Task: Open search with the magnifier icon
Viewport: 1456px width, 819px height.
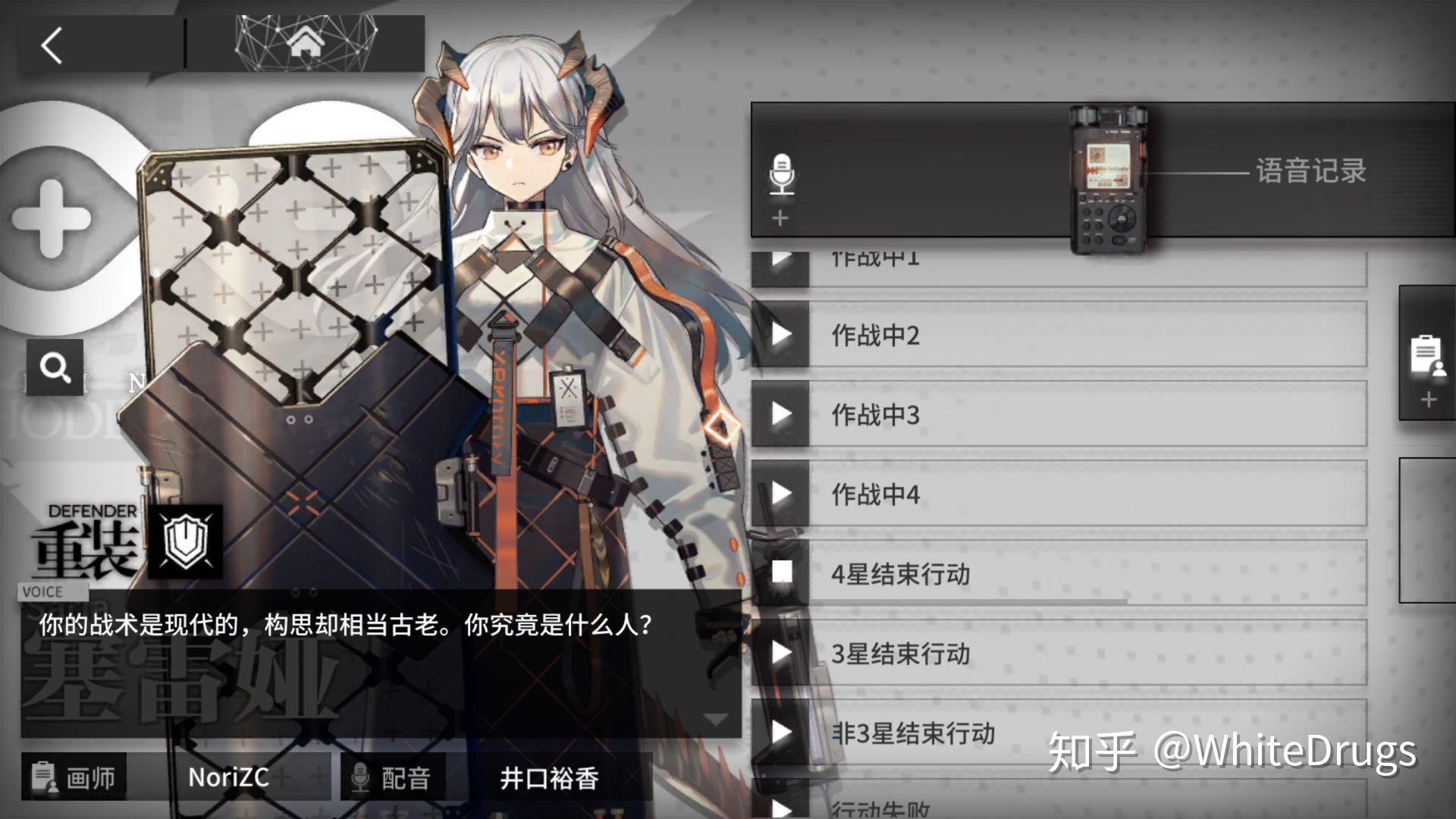Action: pos(53,366)
